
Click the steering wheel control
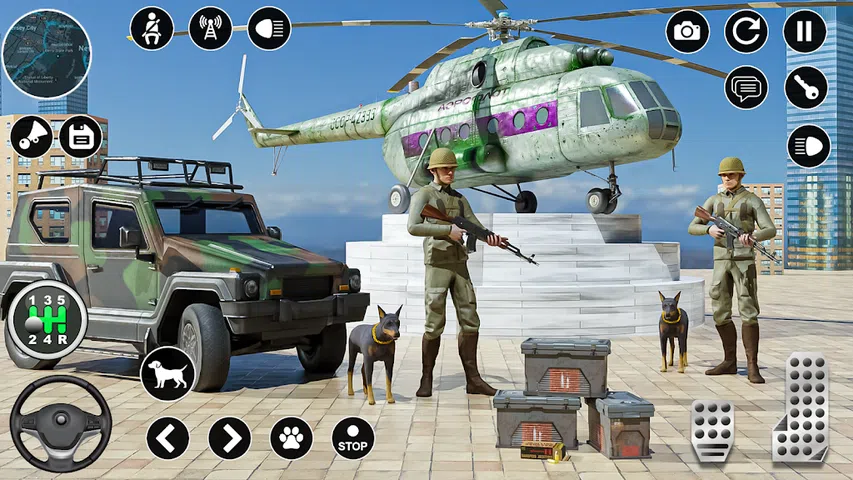pos(60,421)
